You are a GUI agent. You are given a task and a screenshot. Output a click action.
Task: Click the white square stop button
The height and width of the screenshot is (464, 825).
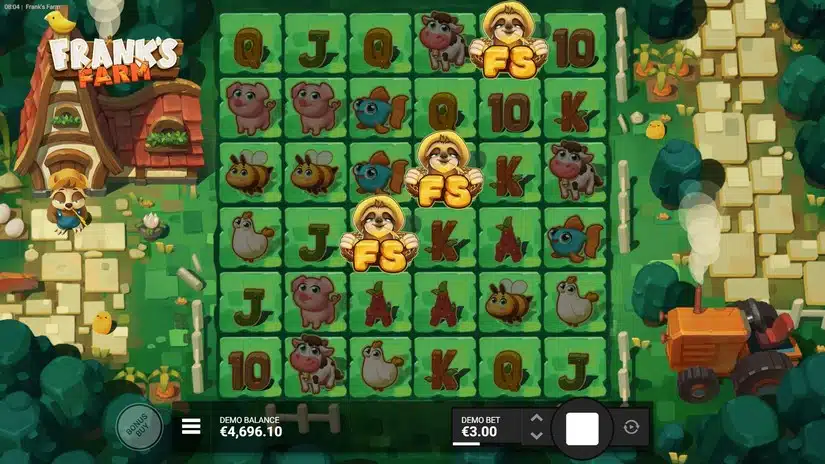(582, 428)
